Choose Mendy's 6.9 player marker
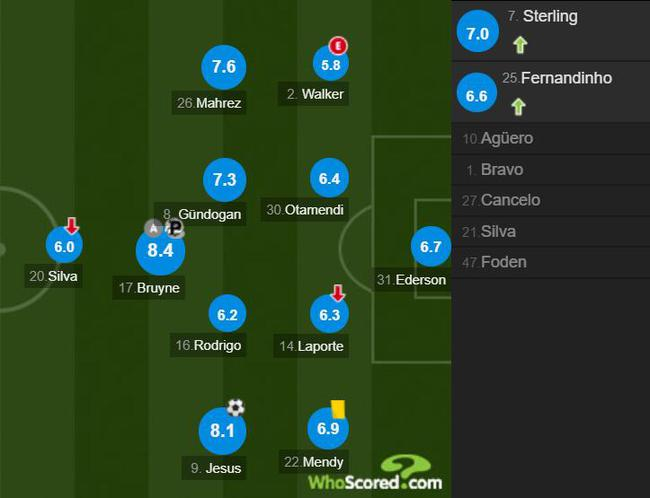 [330, 430]
